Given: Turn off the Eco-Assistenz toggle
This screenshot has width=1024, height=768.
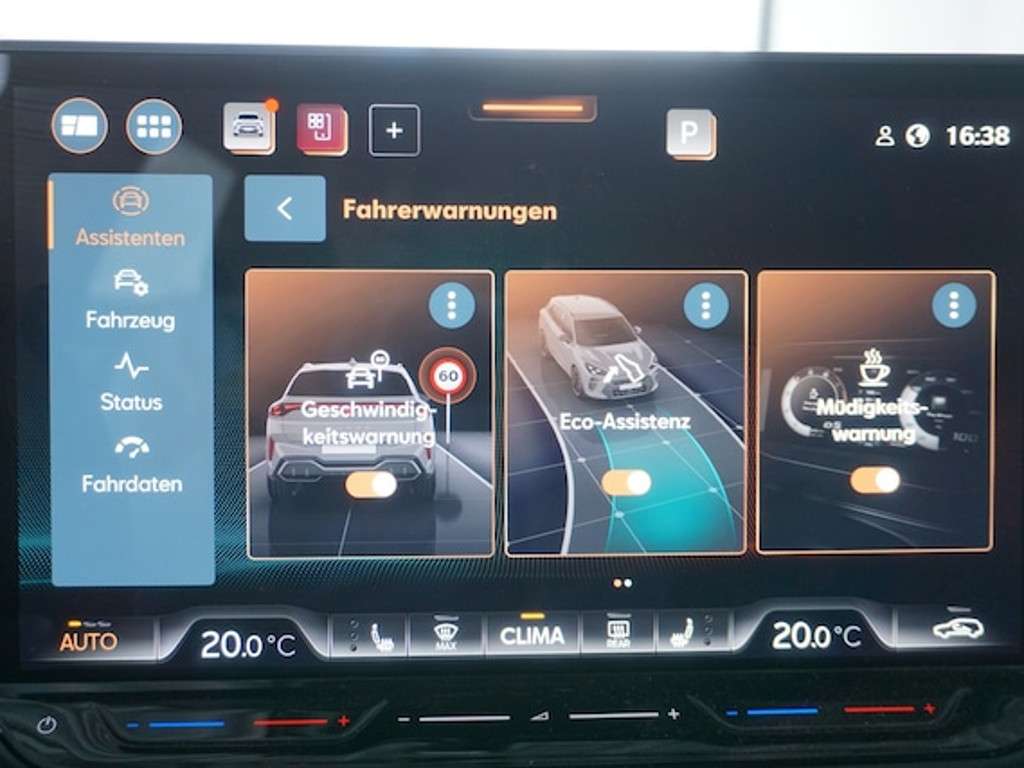Looking at the screenshot, I should (626, 483).
